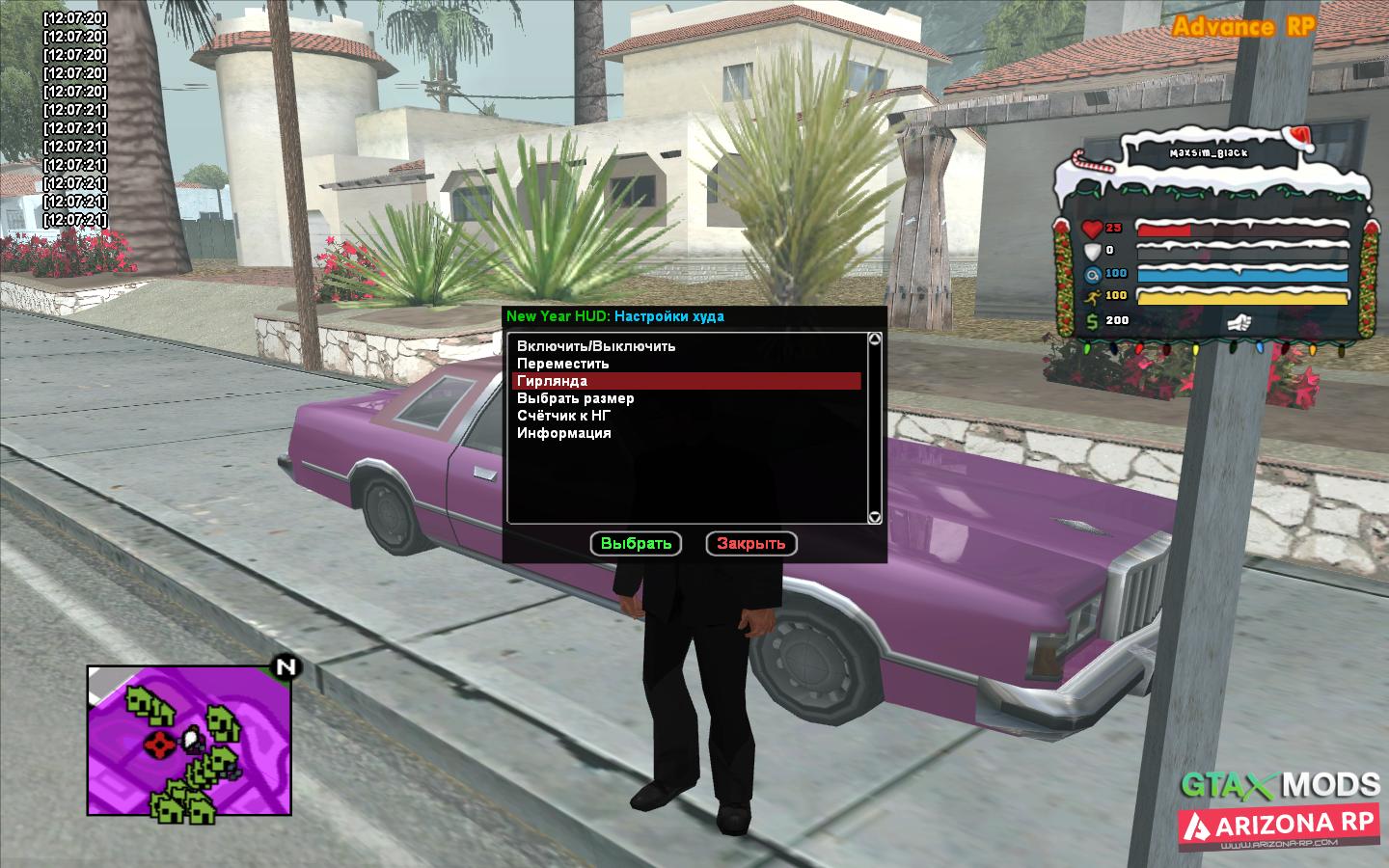
Task: Close the dialog with the Закрыть button
Action: pyautogui.click(x=751, y=544)
